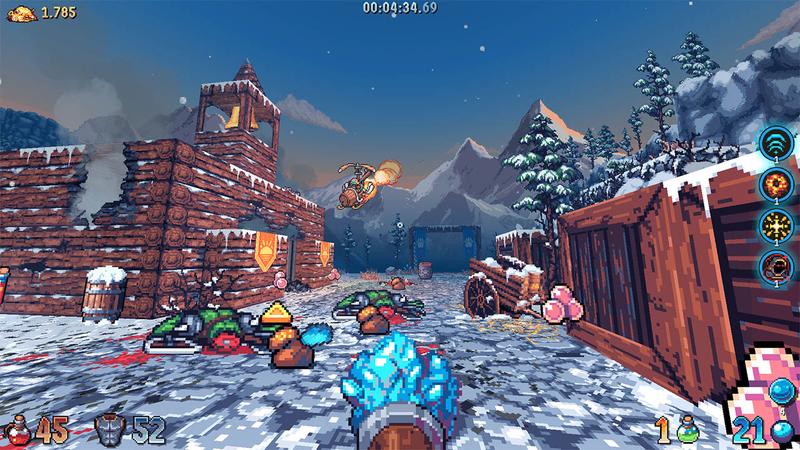Activate the yellow starburst ability icon

(x=775, y=224)
